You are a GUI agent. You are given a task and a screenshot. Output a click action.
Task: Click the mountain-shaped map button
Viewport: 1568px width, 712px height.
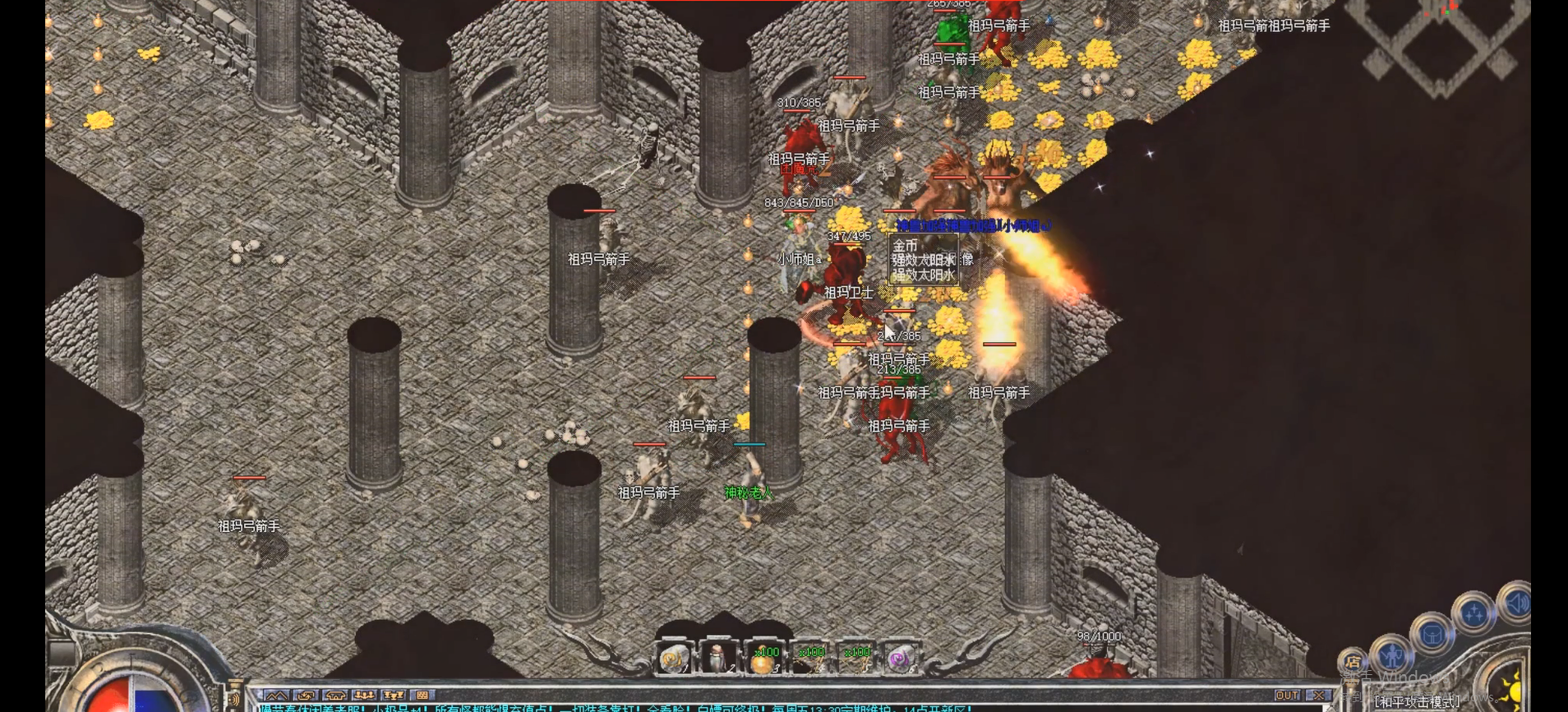(276, 696)
